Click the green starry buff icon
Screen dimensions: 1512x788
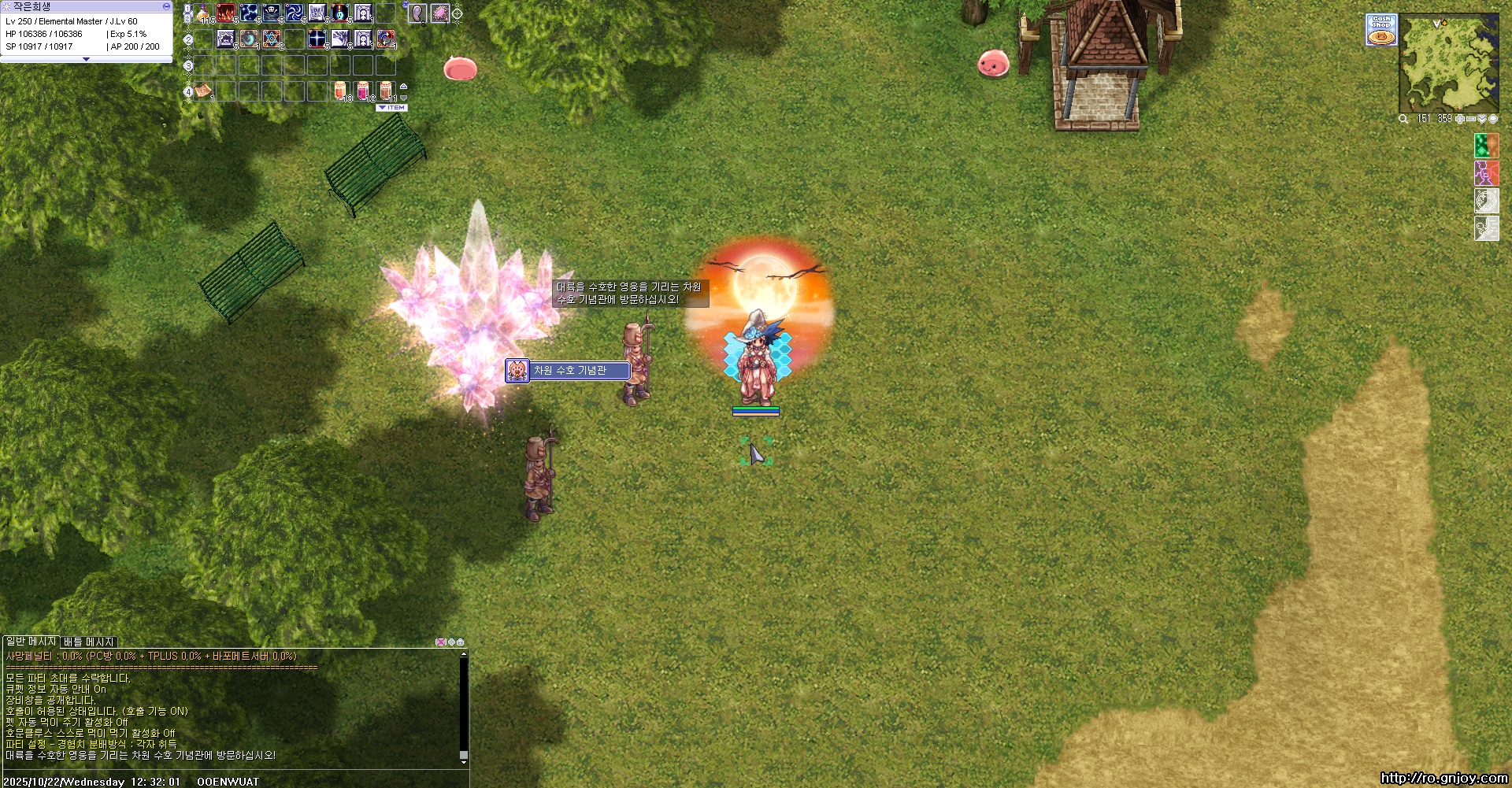pyautogui.click(x=1486, y=146)
